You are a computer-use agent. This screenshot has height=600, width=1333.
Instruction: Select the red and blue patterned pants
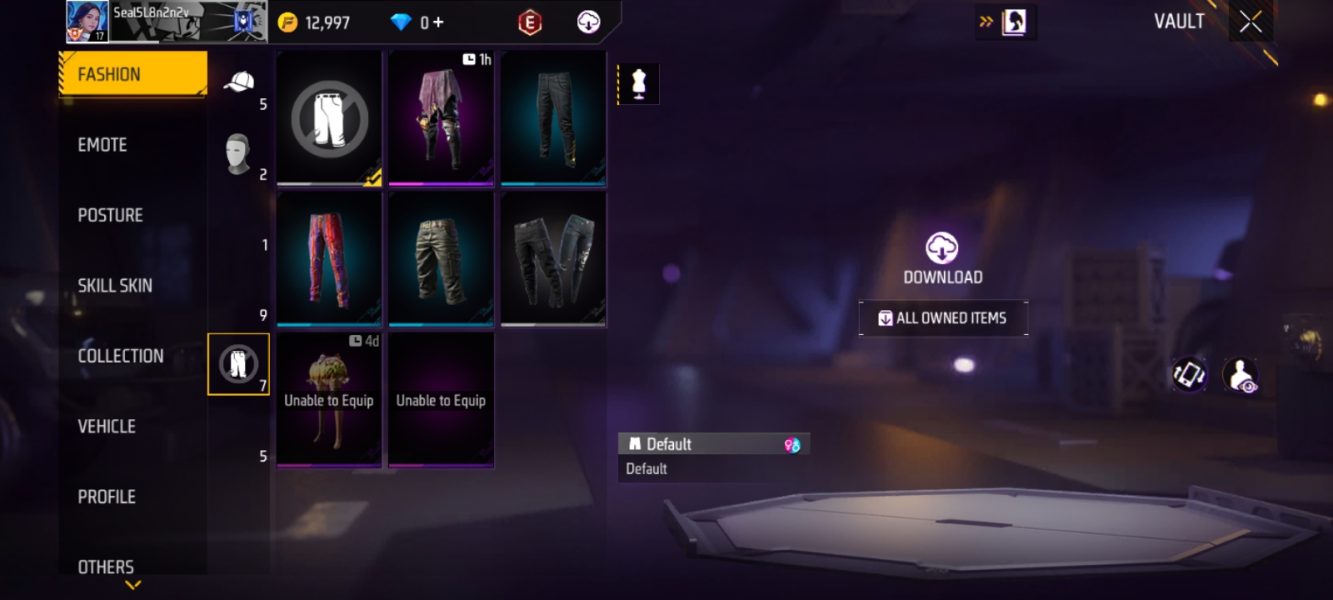point(329,258)
